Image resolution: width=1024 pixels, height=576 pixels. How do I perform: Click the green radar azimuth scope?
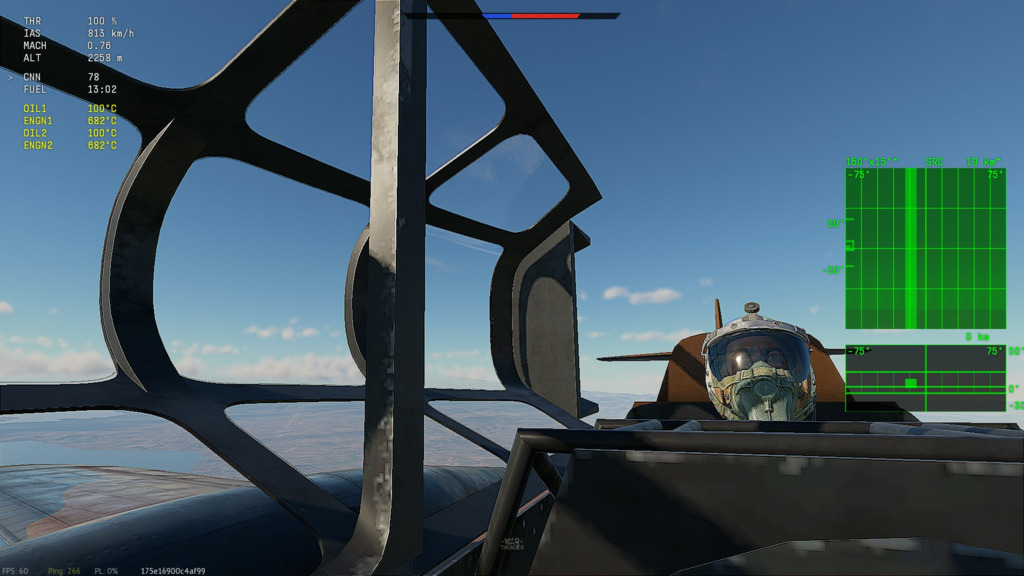tap(925, 248)
